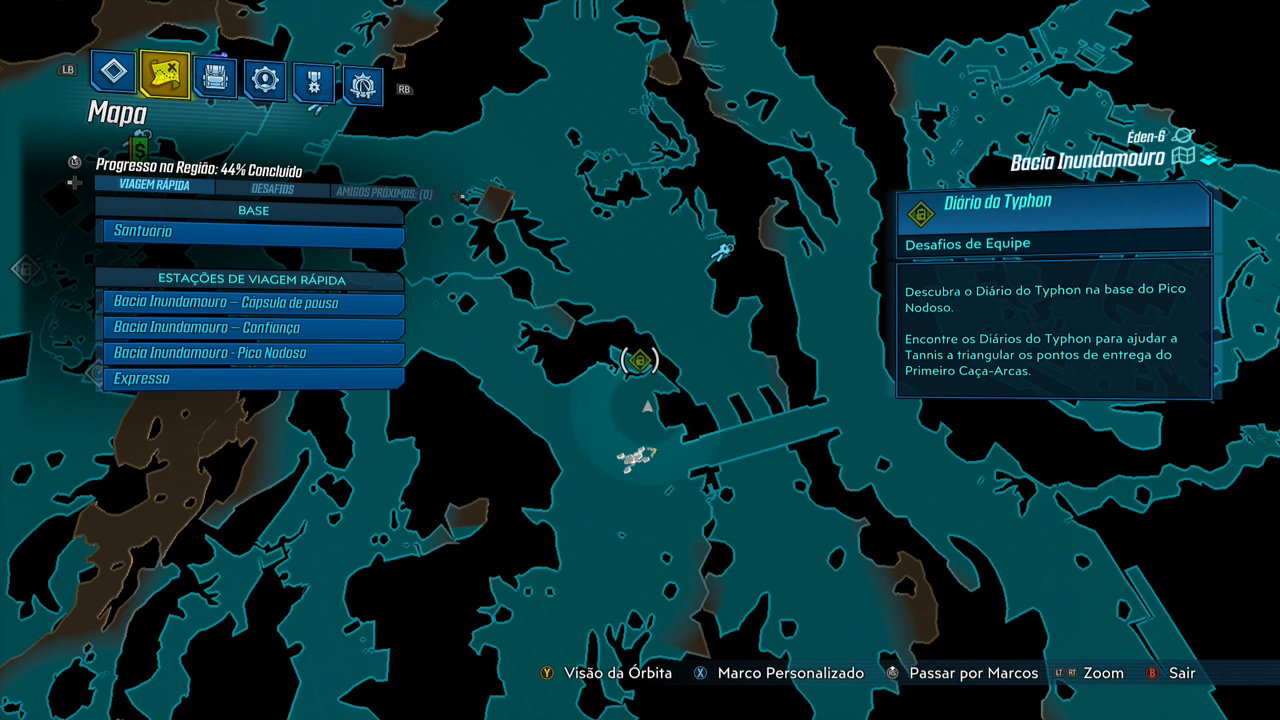Screen dimensions: 1280x720
Task: Switch to the skills tab icon
Action: (x=265, y=80)
